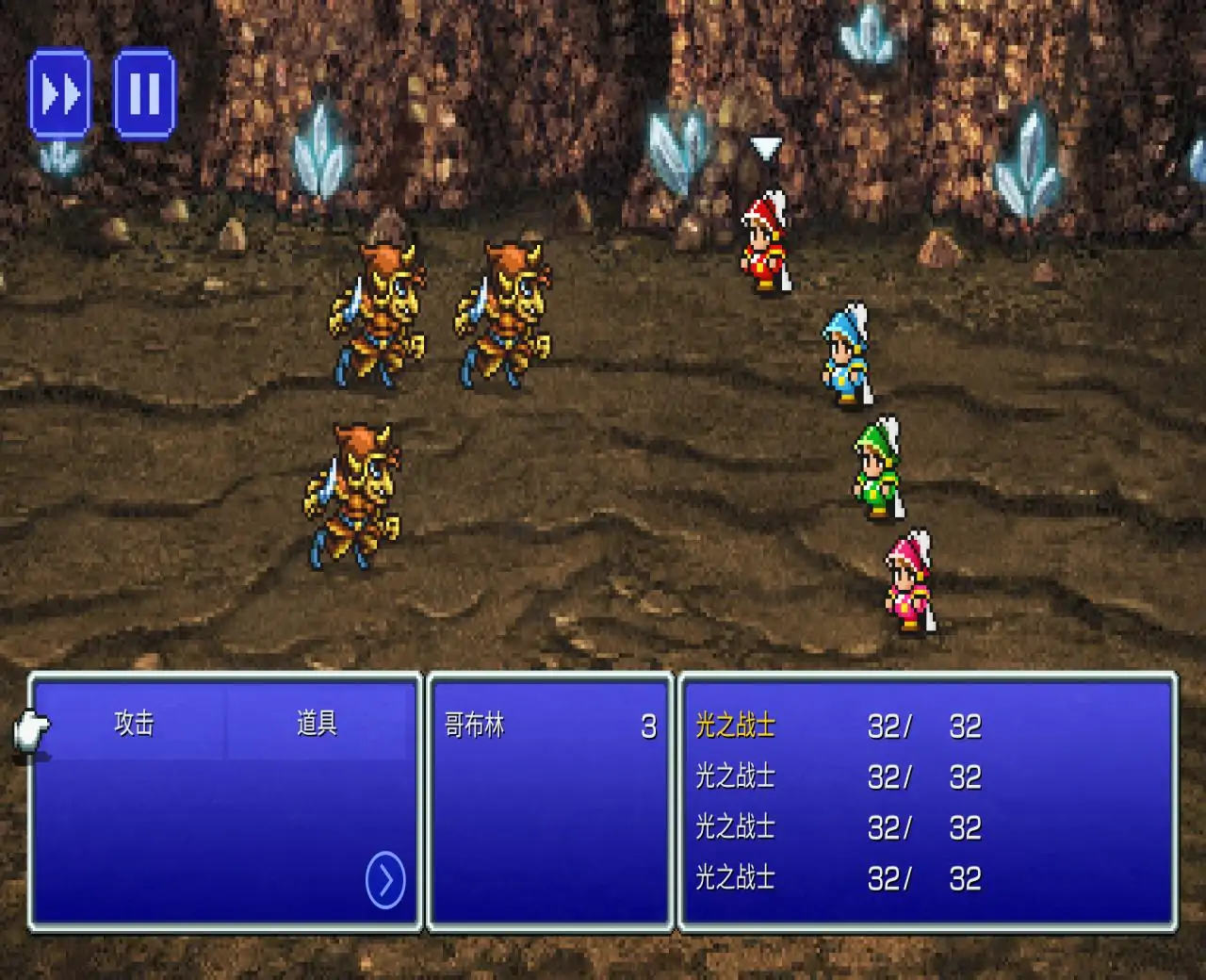Image resolution: width=1206 pixels, height=980 pixels.
Task: Choose the 道具 (Item) command
Action: pos(317,724)
